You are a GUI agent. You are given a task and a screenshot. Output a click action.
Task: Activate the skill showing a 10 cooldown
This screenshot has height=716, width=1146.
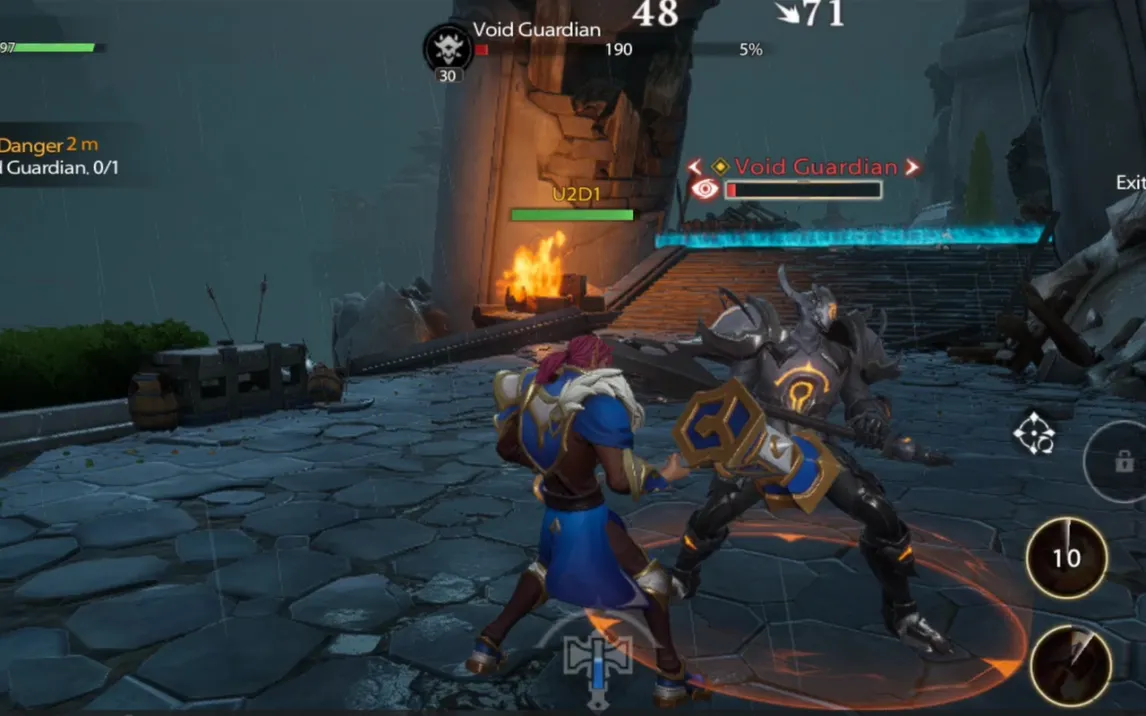click(x=1066, y=557)
